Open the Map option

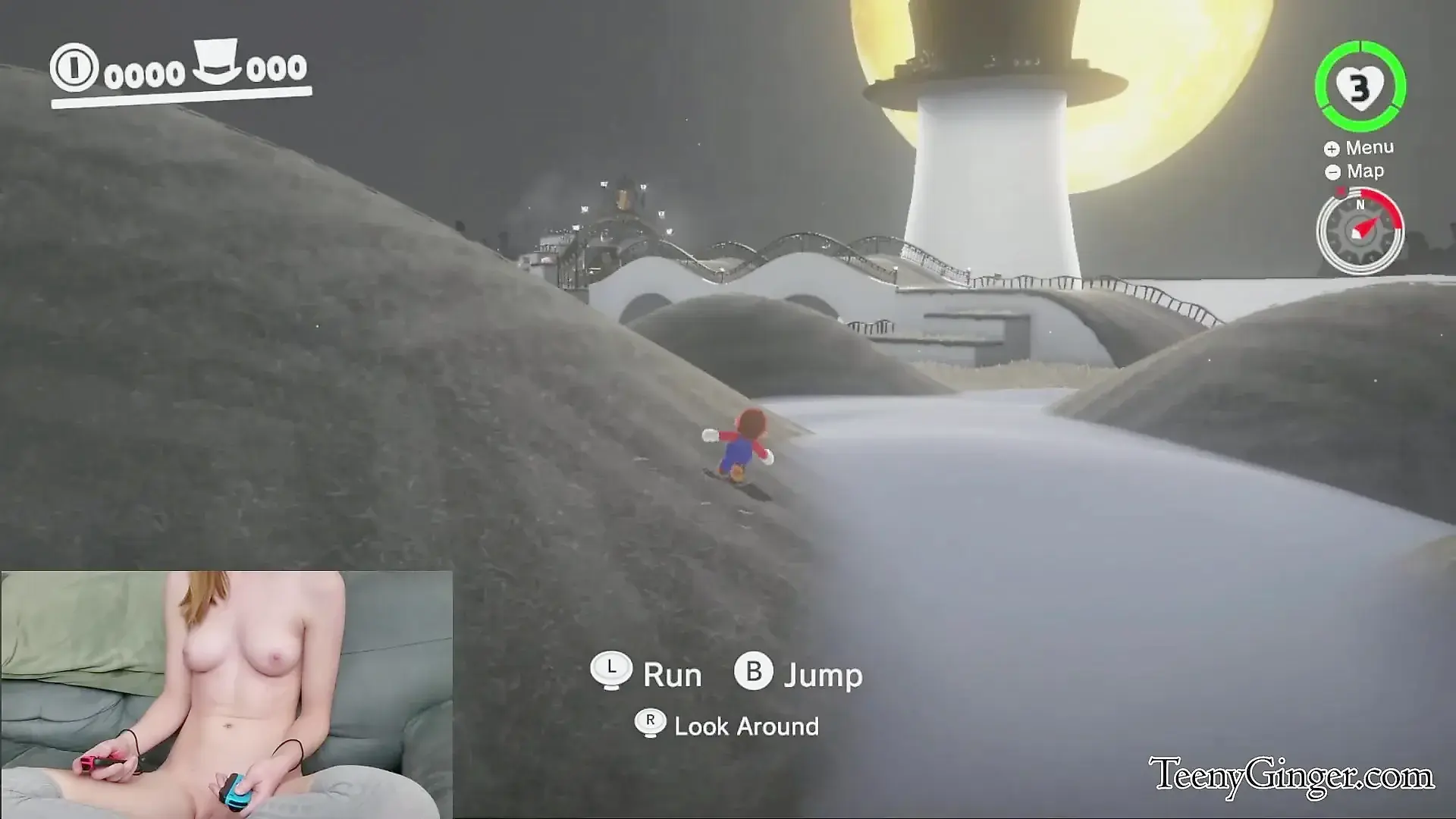point(1355,171)
